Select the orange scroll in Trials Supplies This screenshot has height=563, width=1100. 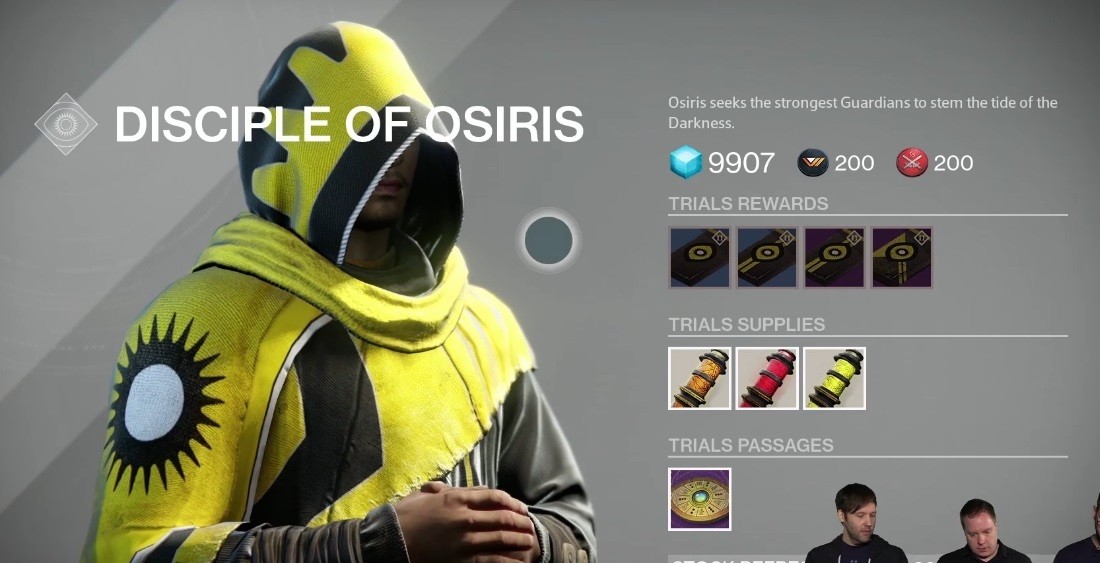[700, 378]
